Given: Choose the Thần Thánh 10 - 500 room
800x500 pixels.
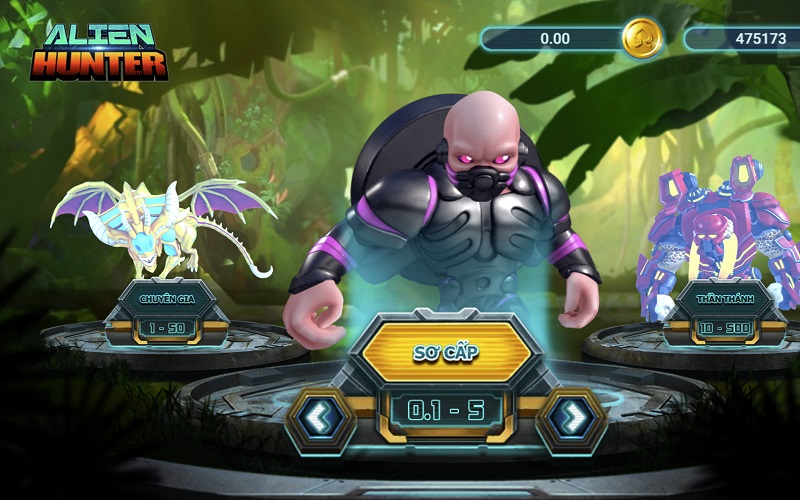Looking at the screenshot, I should tap(723, 312).
